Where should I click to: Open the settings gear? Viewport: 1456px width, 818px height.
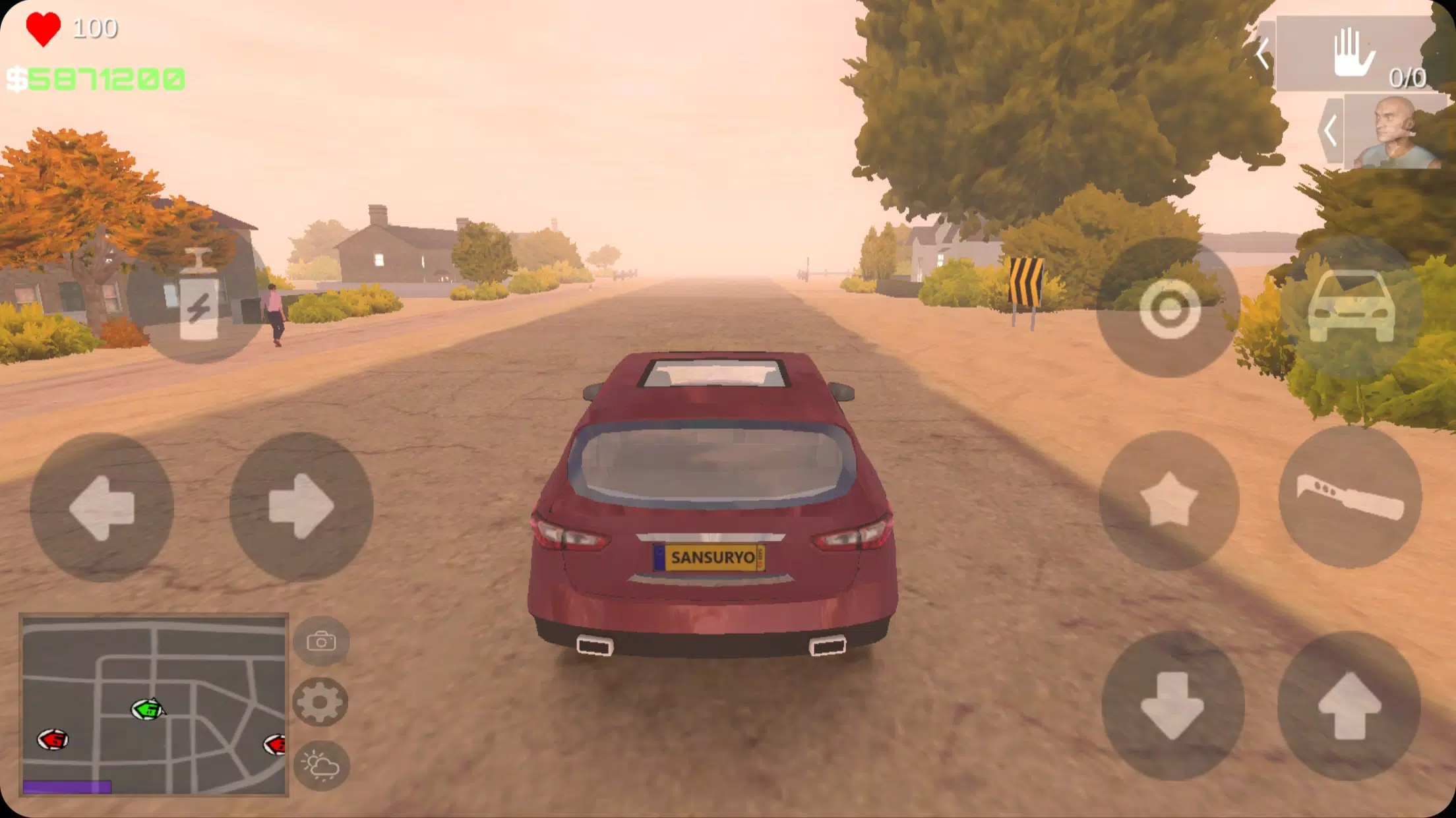point(320,702)
